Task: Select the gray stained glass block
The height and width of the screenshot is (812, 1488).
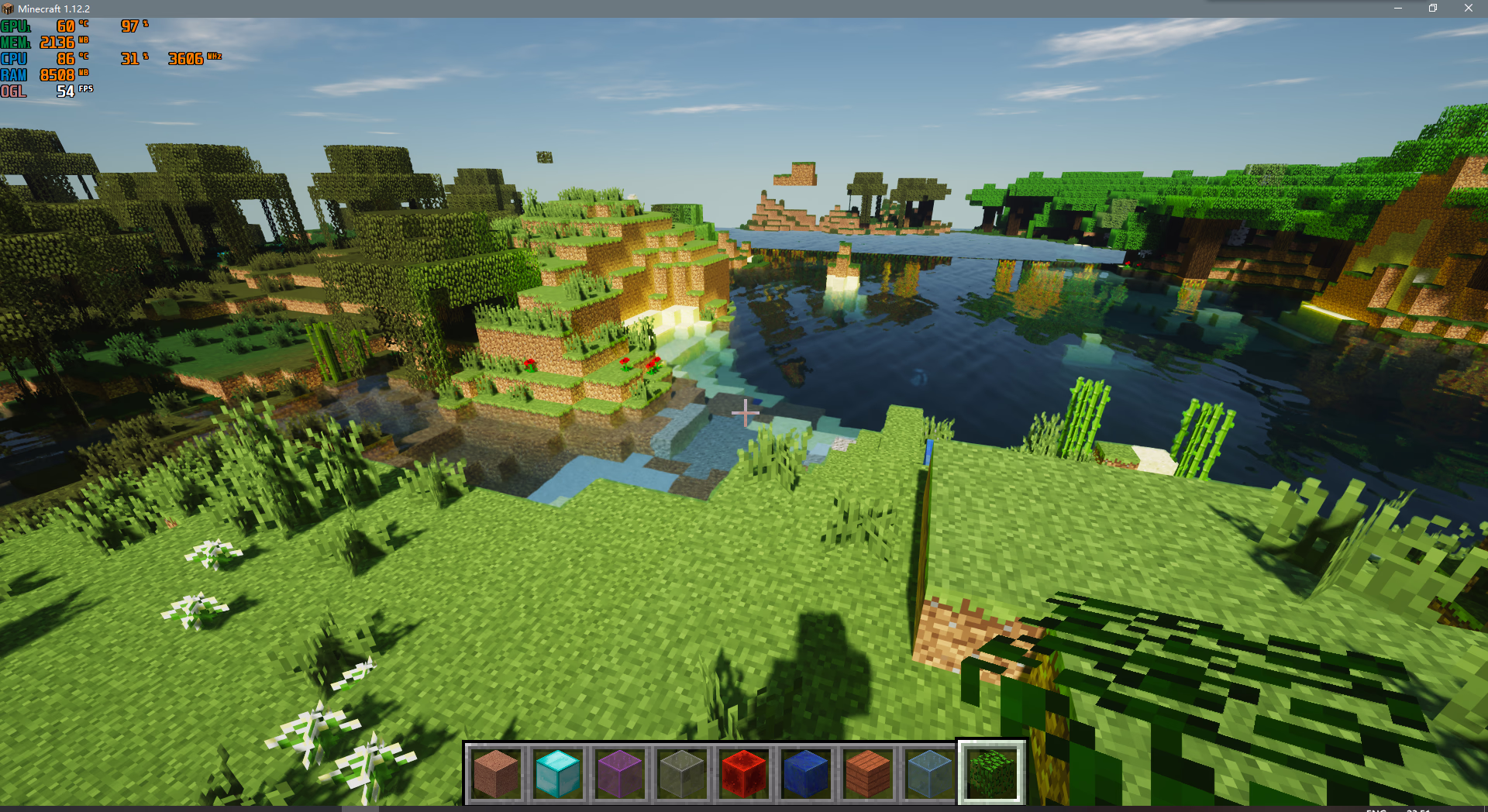Action: [x=681, y=772]
